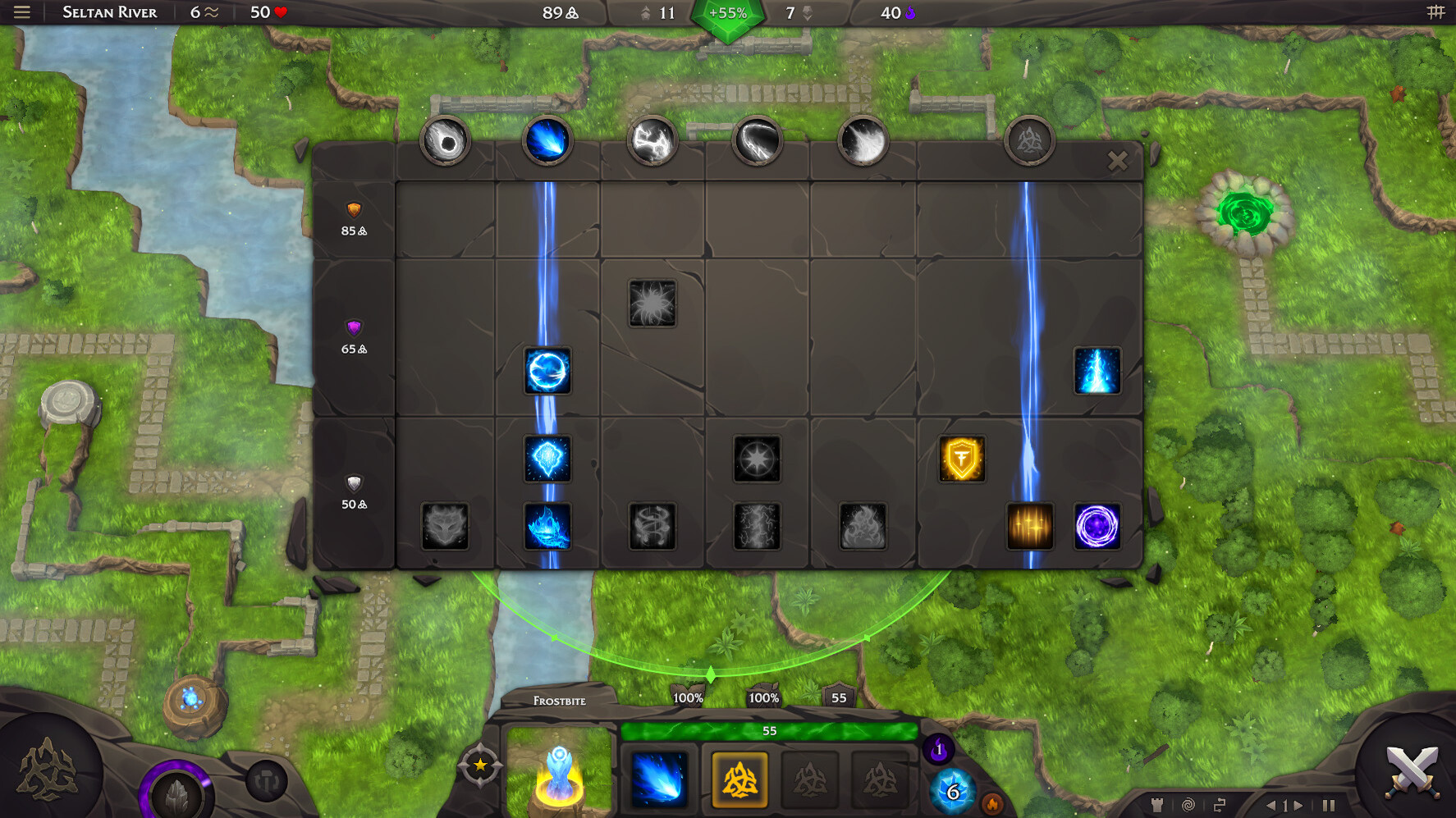Choose the blue flame upgrade in bottom row
This screenshot has height=818, width=1456.
547,528
